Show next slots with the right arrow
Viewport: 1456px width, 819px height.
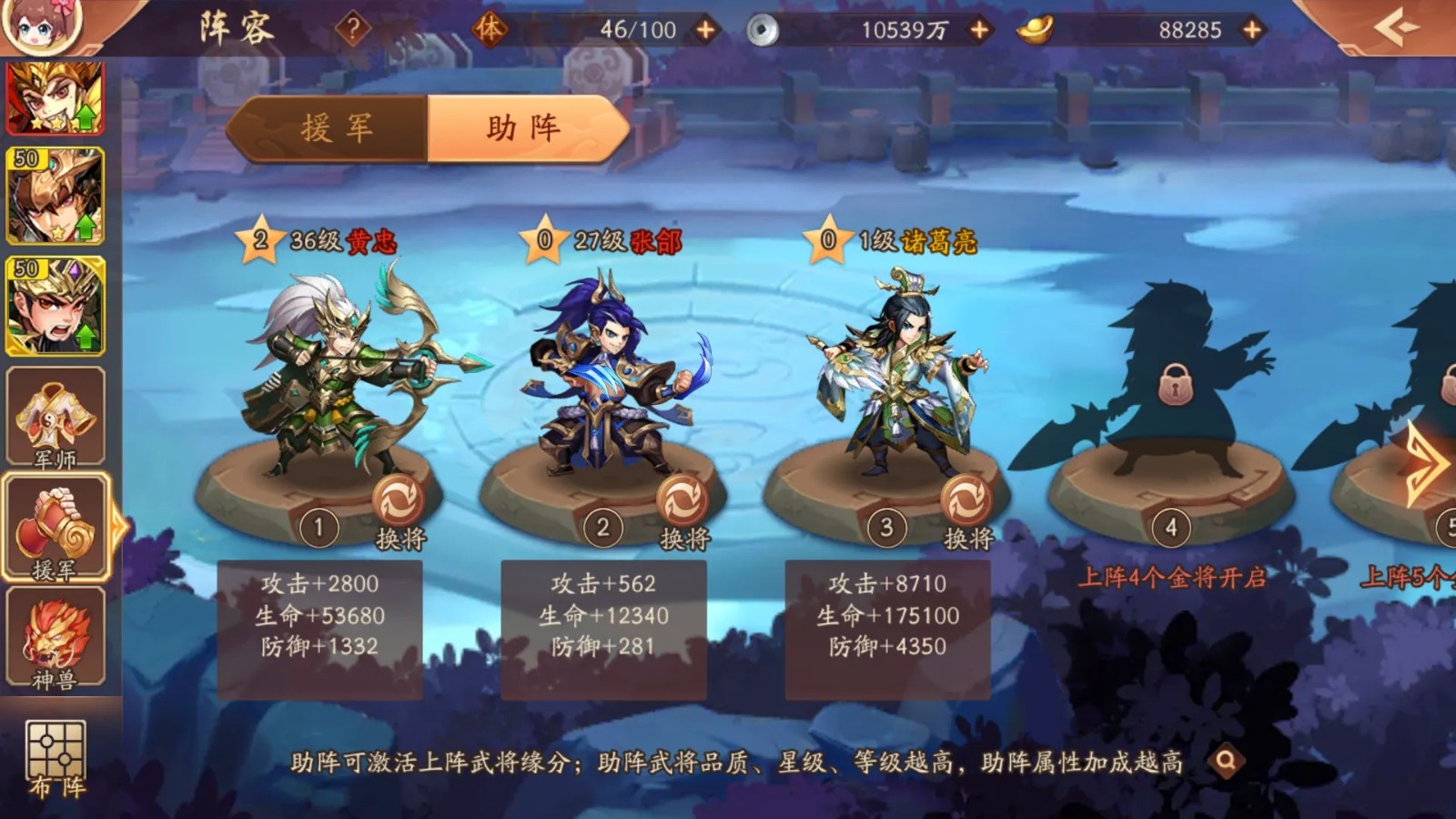[1425, 464]
